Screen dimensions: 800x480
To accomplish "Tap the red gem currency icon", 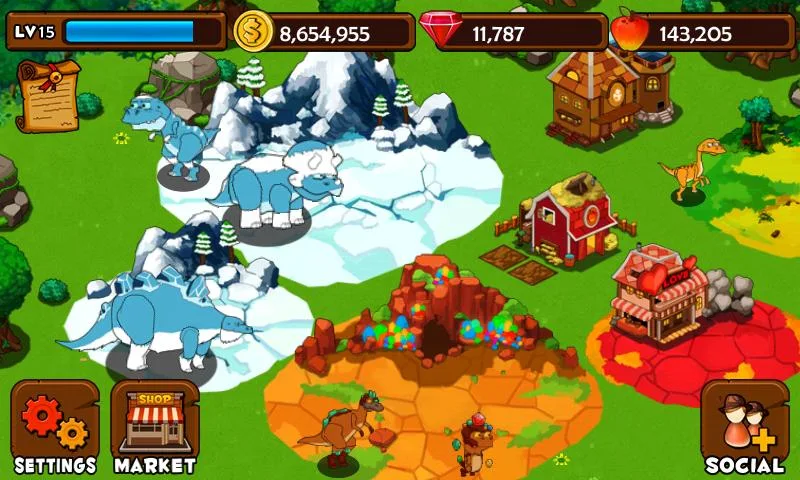I will coord(440,31).
